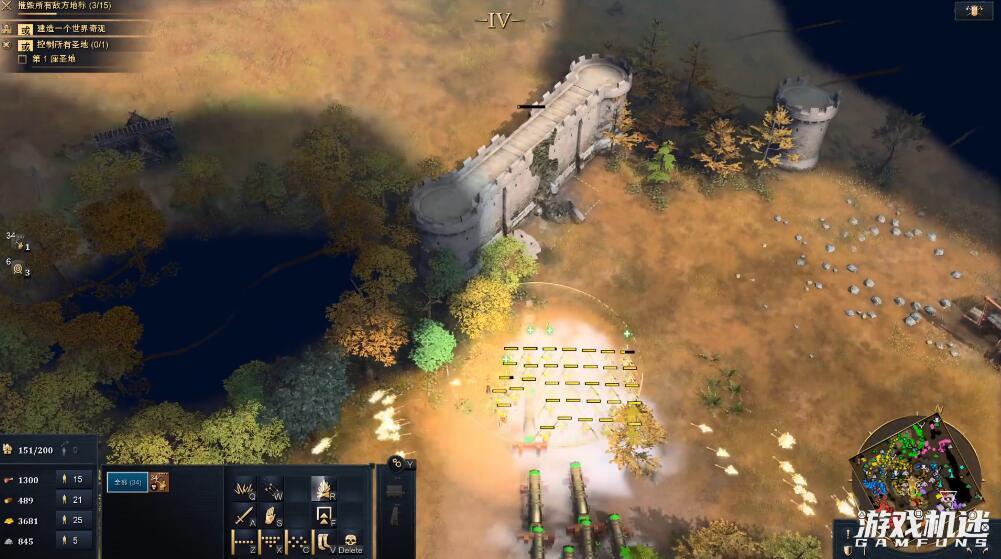Choose the raised hand stop command

coord(271,516)
